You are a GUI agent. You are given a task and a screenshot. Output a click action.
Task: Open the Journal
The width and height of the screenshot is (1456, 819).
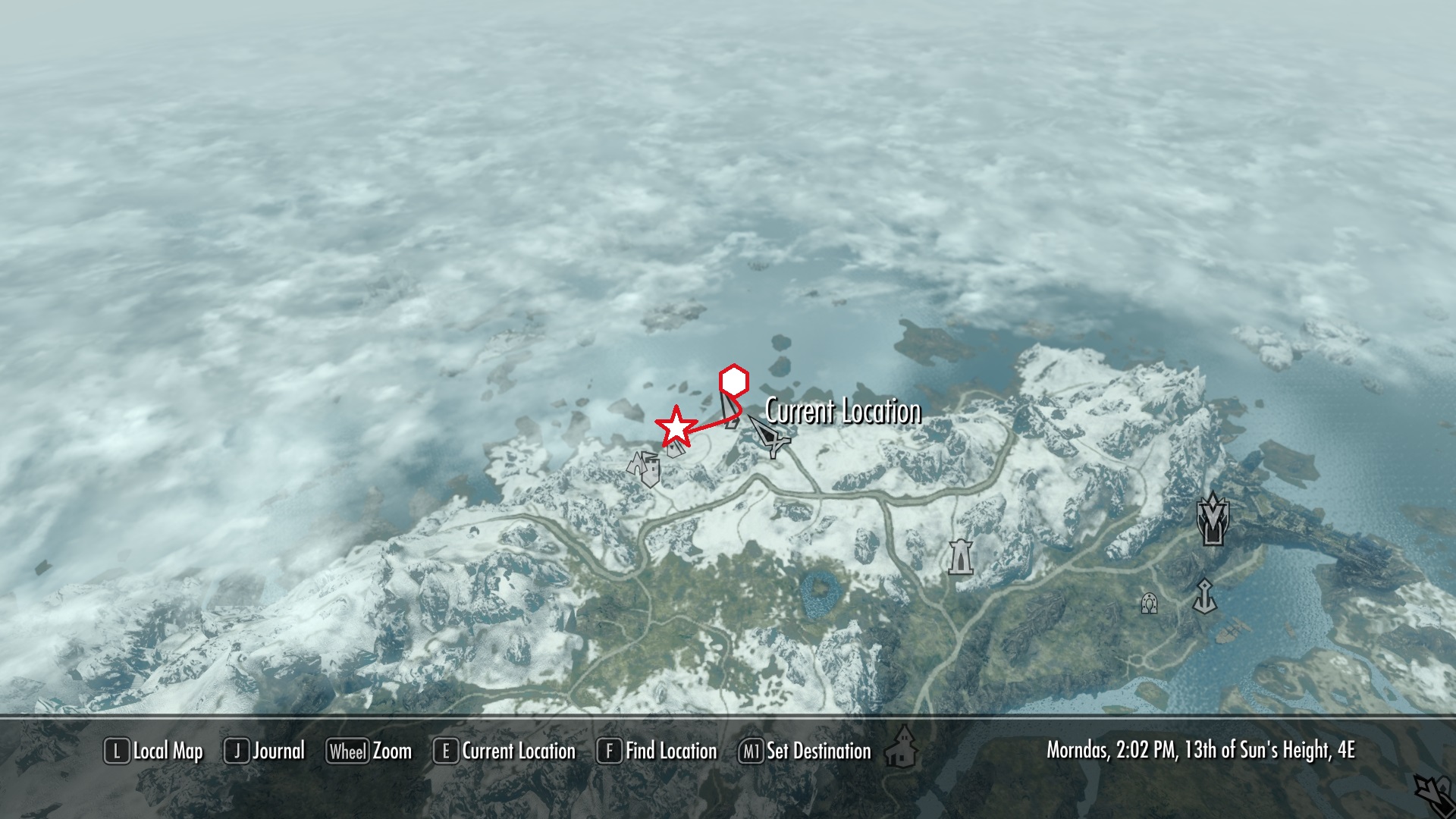pos(265,752)
